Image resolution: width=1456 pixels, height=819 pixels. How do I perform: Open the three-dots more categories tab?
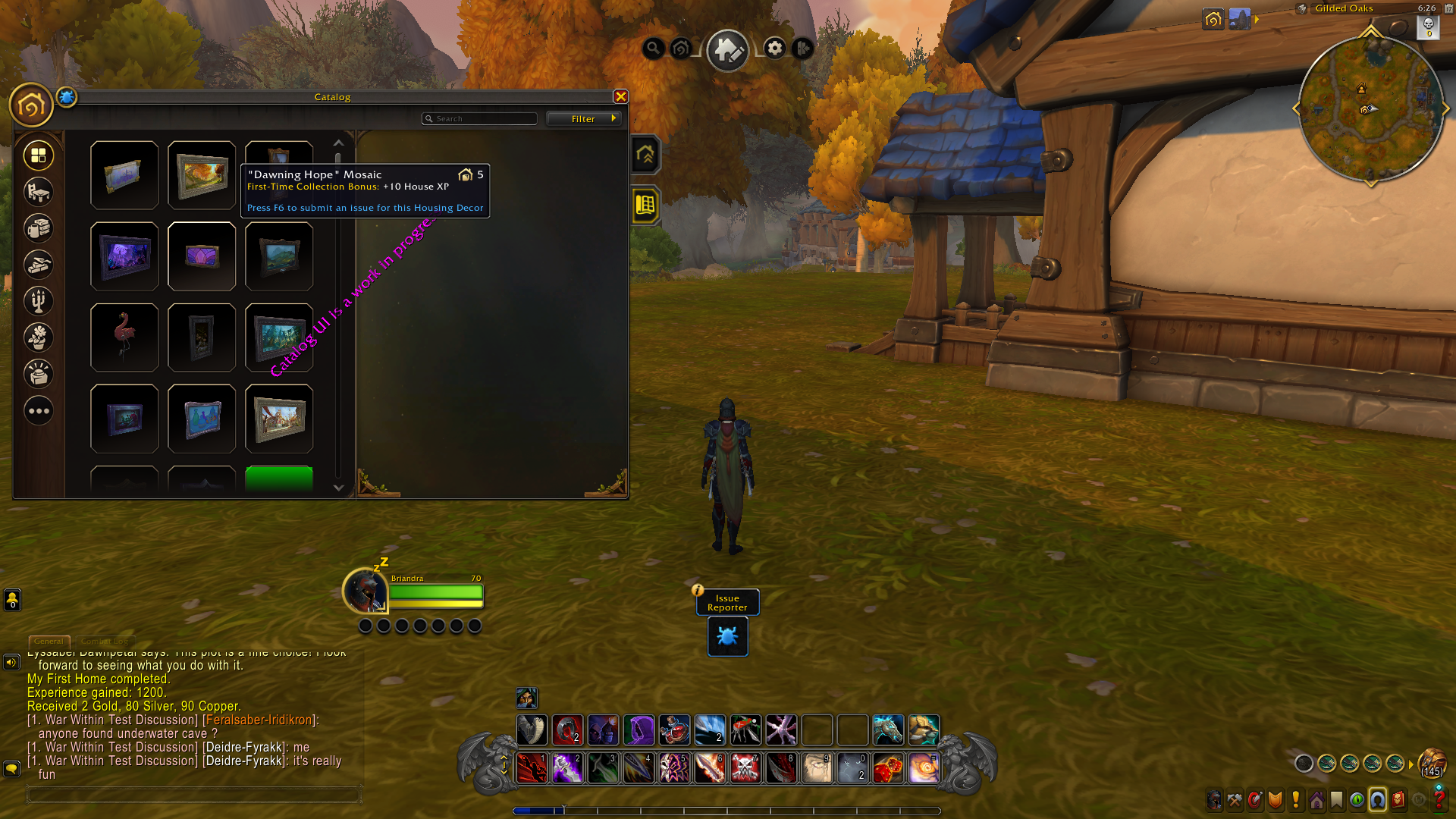(x=39, y=411)
